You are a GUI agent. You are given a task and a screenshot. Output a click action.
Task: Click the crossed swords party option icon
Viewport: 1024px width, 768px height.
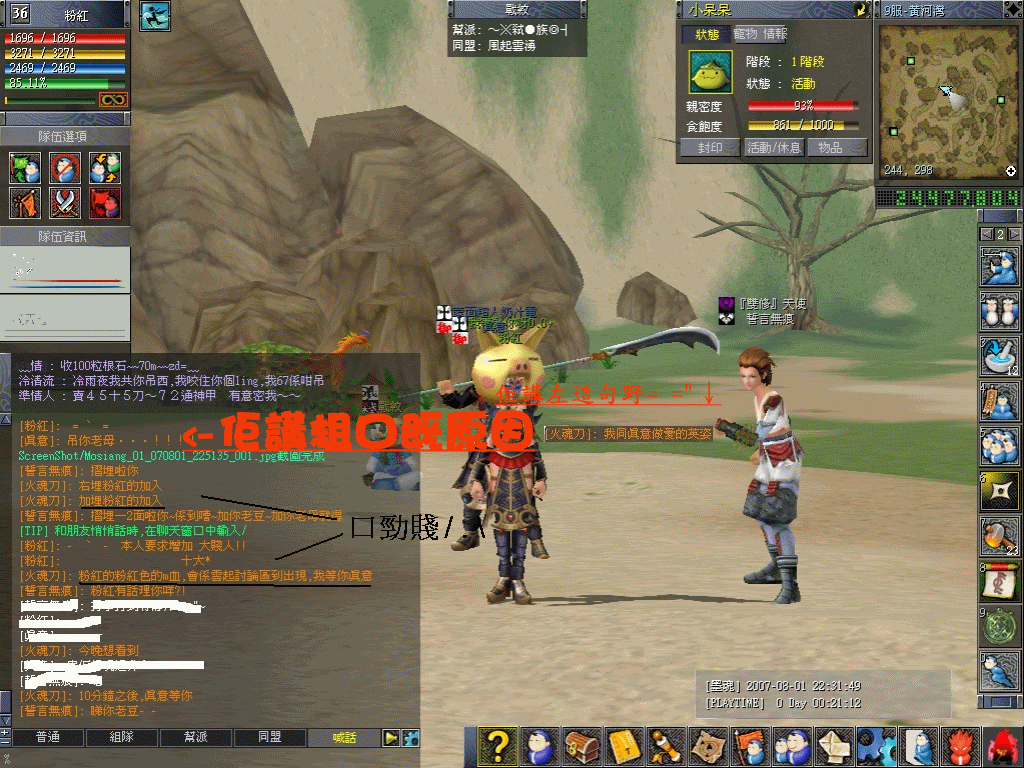pos(65,203)
